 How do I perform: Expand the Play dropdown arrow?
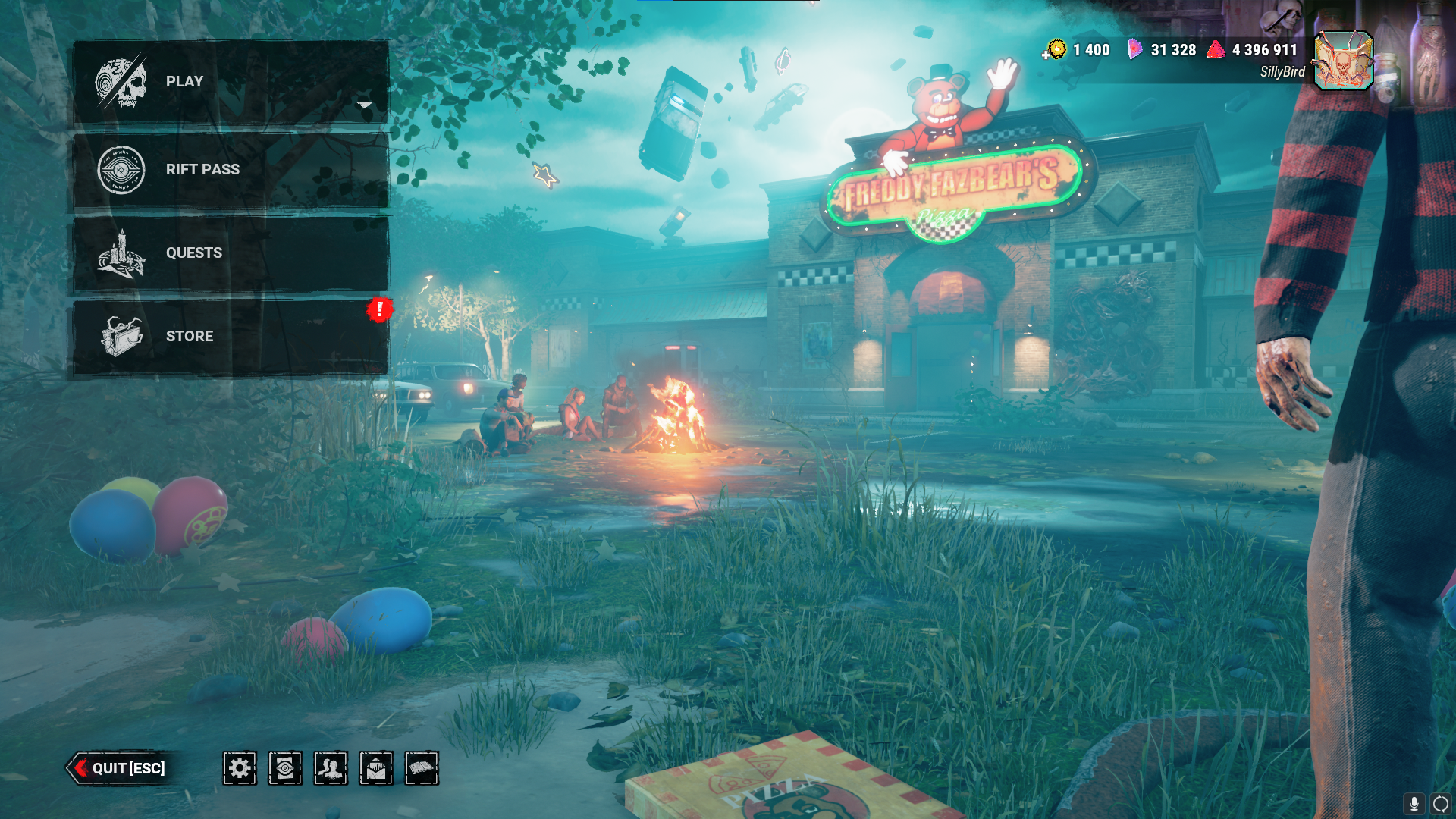(x=365, y=105)
